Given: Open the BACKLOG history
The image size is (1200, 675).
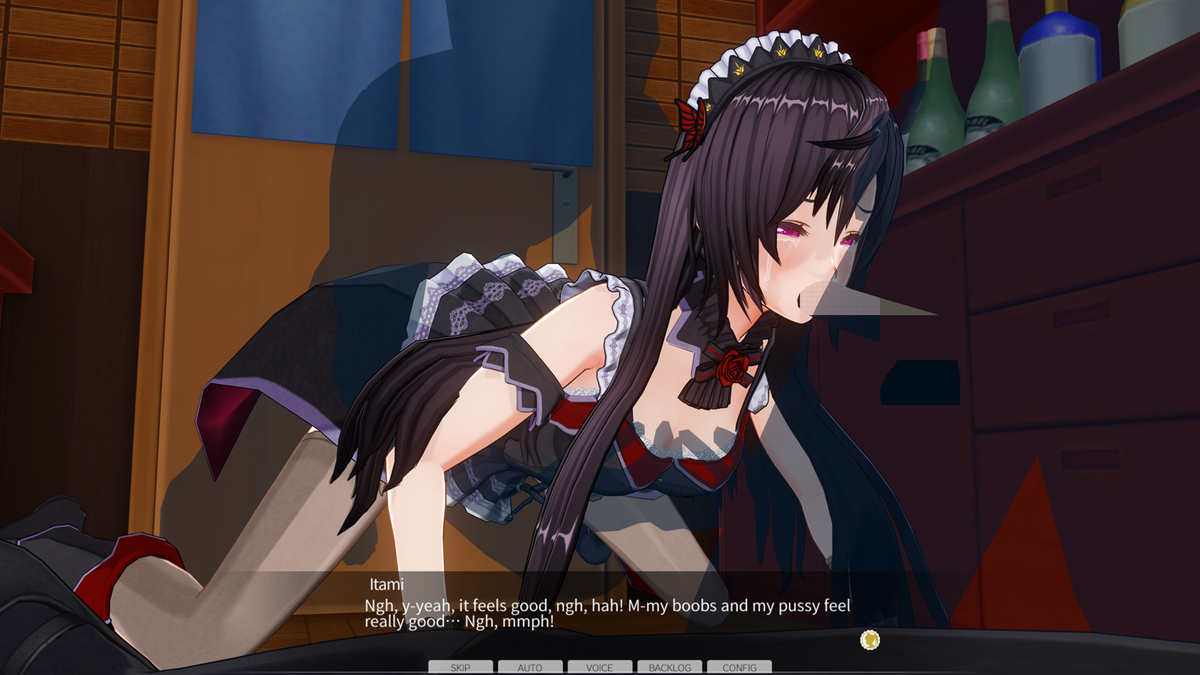Looking at the screenshot, I should tap(669, 667).
